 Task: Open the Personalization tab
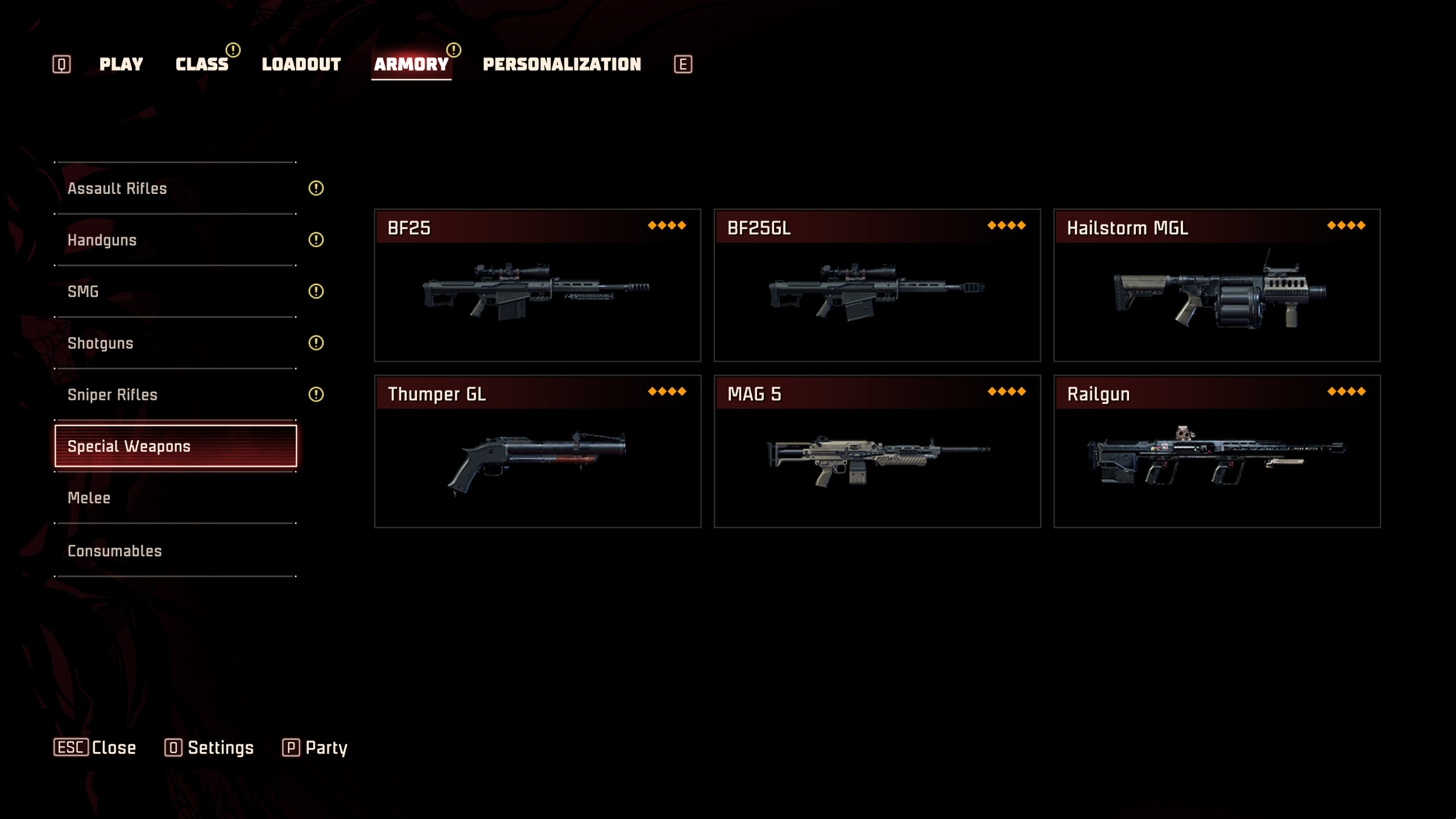click(561, 64)
